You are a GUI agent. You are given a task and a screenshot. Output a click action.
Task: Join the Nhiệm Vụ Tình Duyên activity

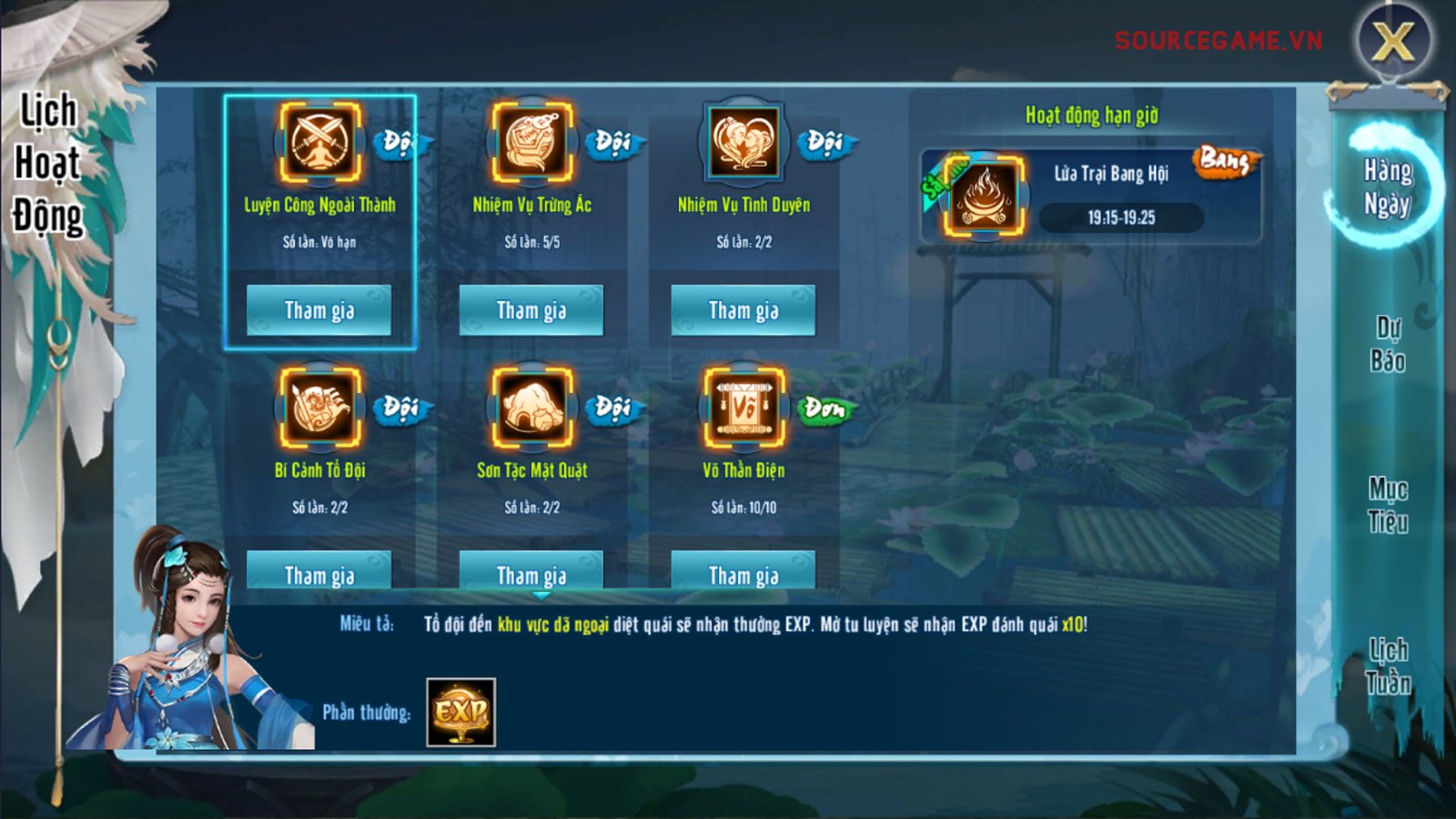(x=743, y=310)
